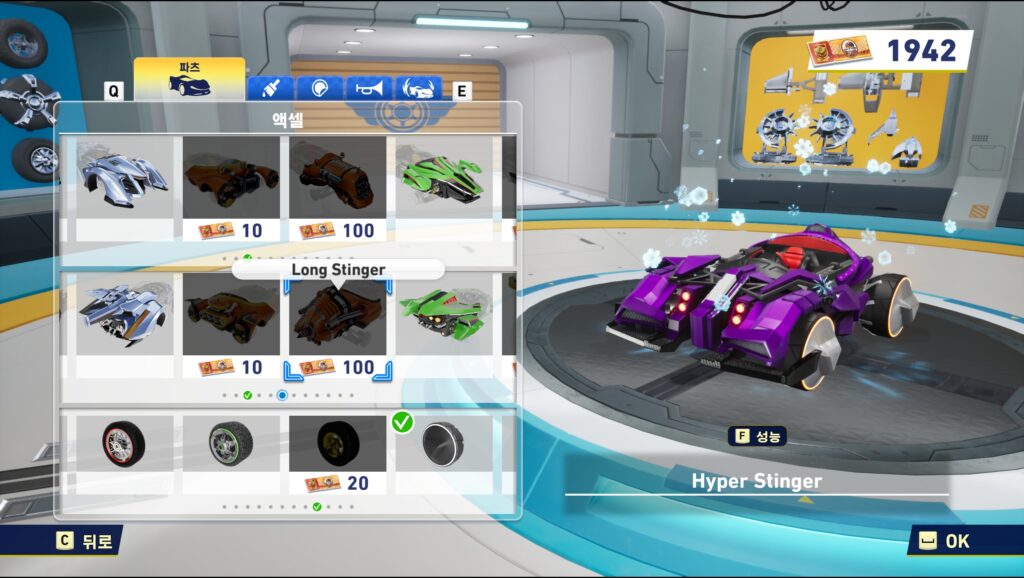Choose the red-rimmed tire
Viewport: 1024px width, 578px height.
[124, 444]
